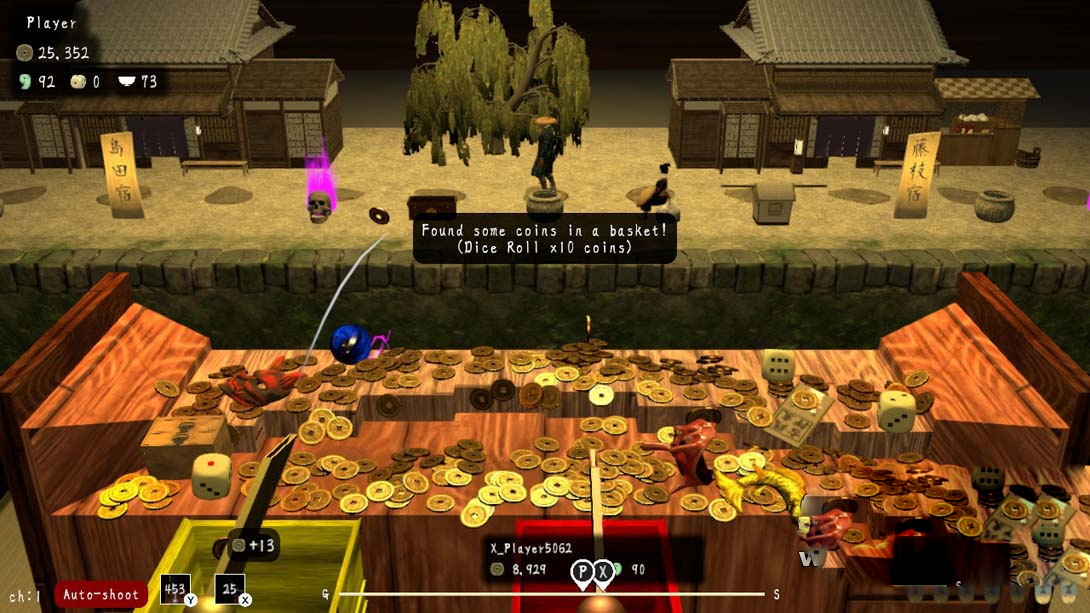Select the item slot showing 453
This screenshot has width=1090, height=613.
click(175, 589)
